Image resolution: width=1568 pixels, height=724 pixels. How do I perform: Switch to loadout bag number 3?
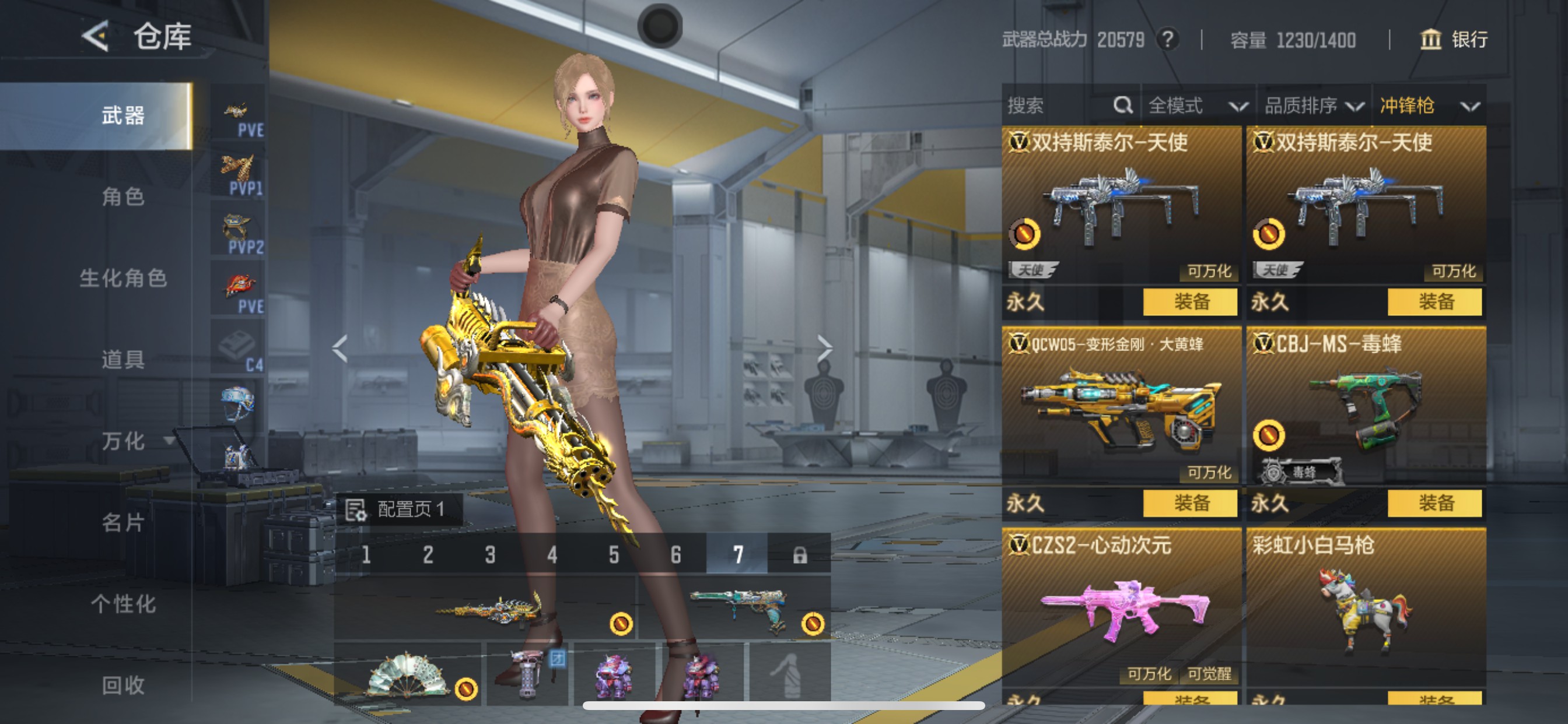490,554
